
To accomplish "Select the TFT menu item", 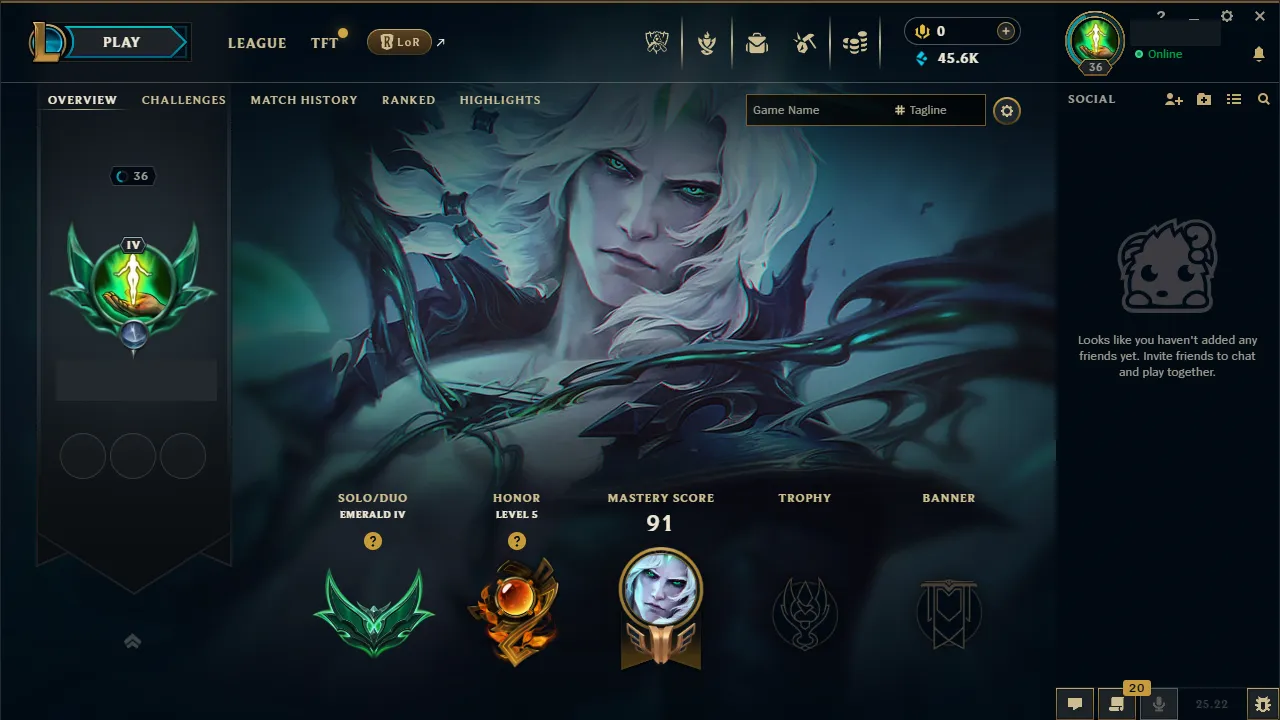I will pyautogui.click(x=324, y=43).
